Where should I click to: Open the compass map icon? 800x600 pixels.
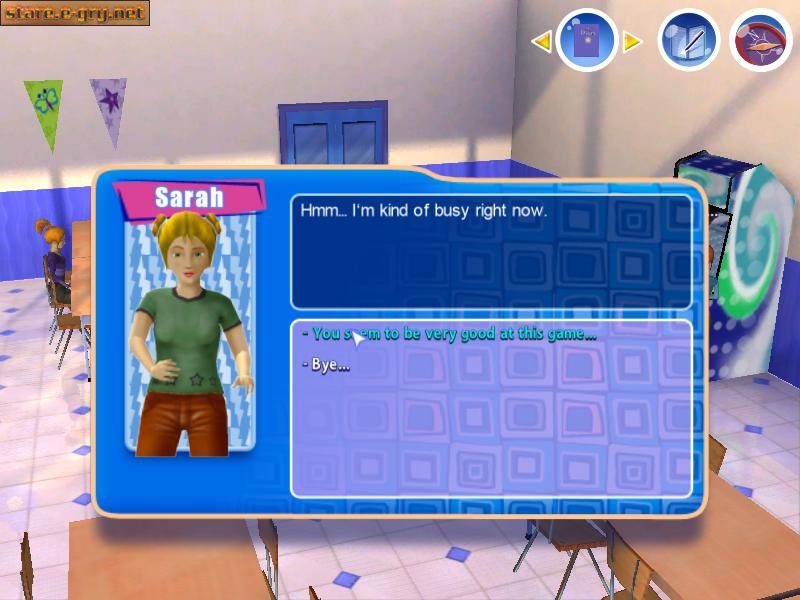[x=761, y=40]
